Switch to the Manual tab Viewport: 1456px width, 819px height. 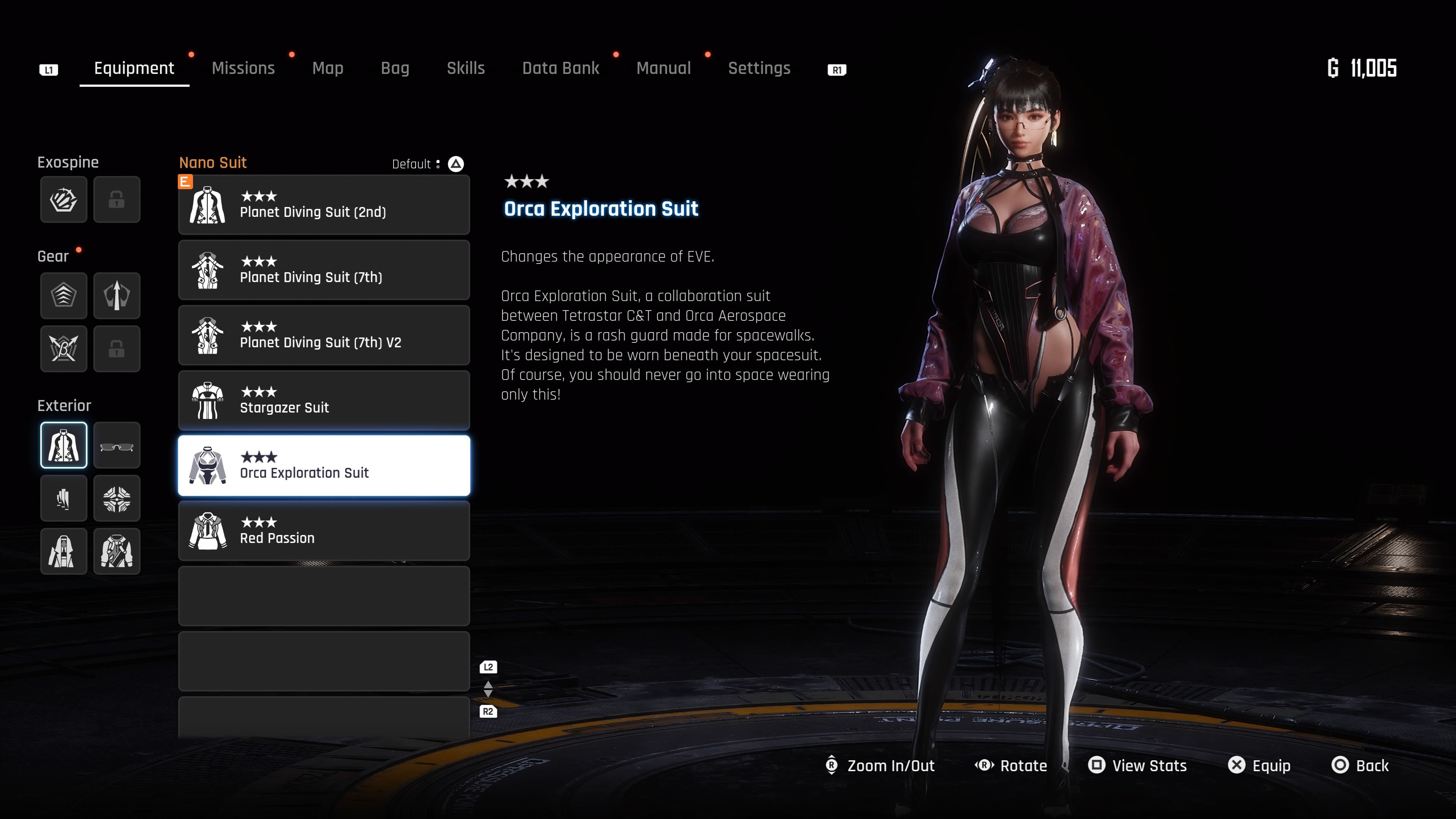[x=664, y=68]
